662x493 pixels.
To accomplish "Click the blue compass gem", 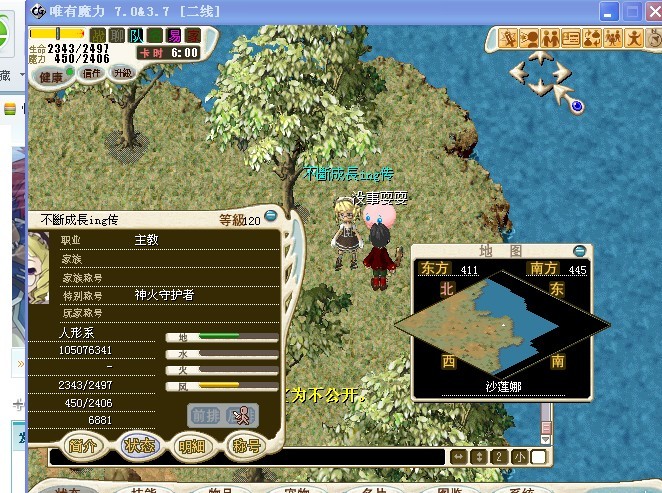I will pos(577,104).
